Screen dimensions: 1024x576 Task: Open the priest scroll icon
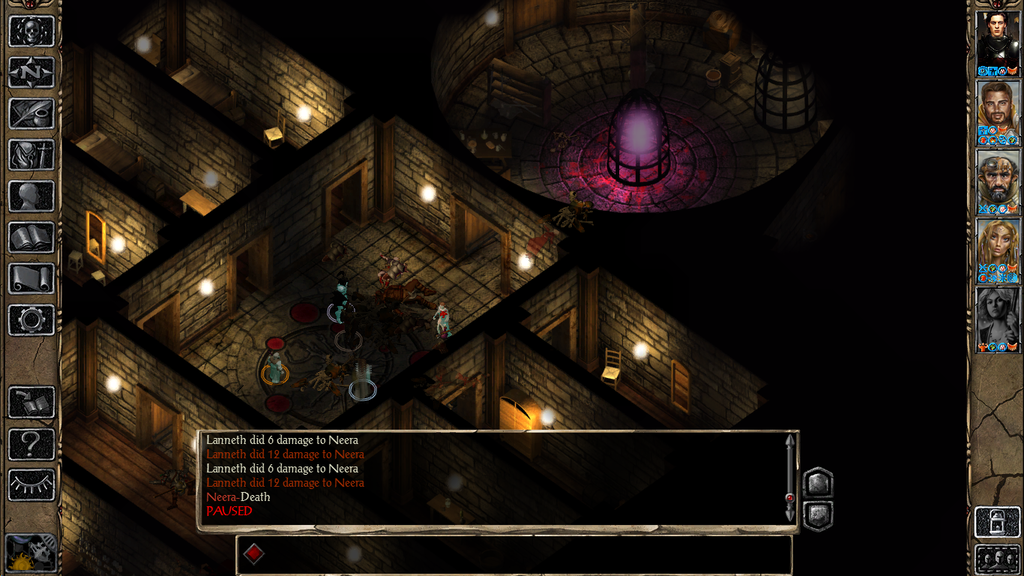click(x=31, y=279)
